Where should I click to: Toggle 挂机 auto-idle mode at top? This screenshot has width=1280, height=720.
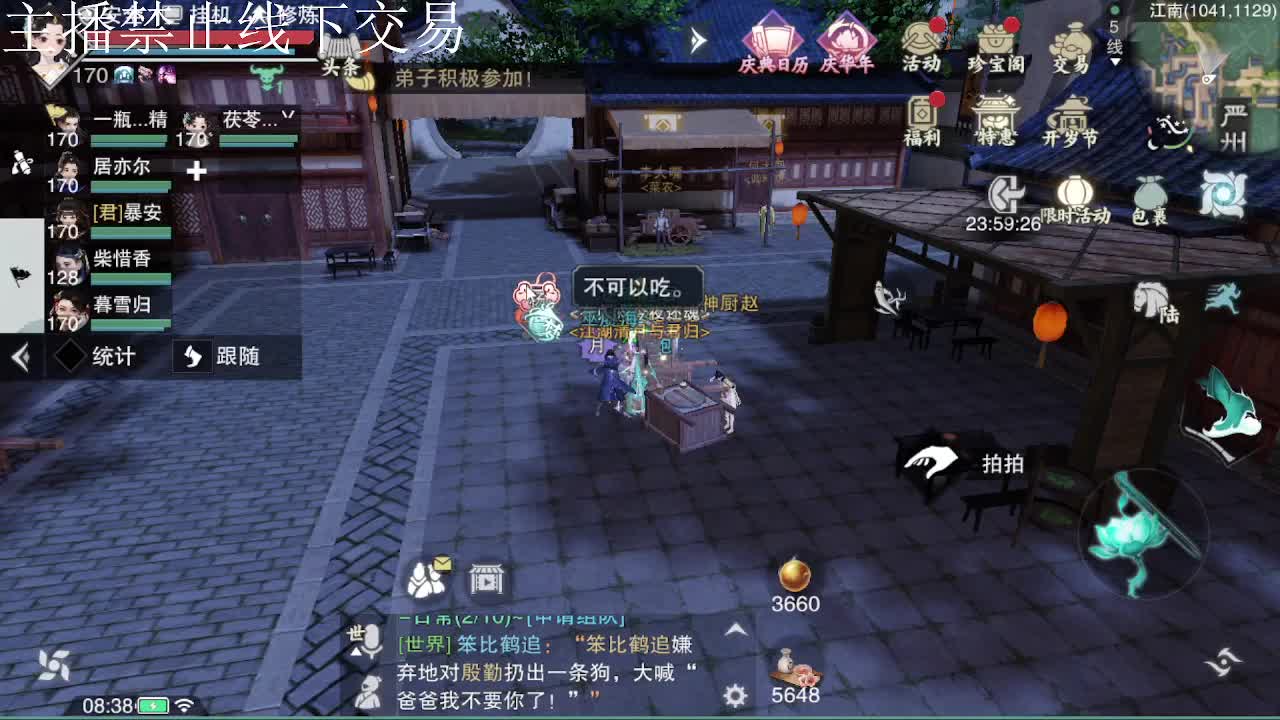[x=210, y=14]
